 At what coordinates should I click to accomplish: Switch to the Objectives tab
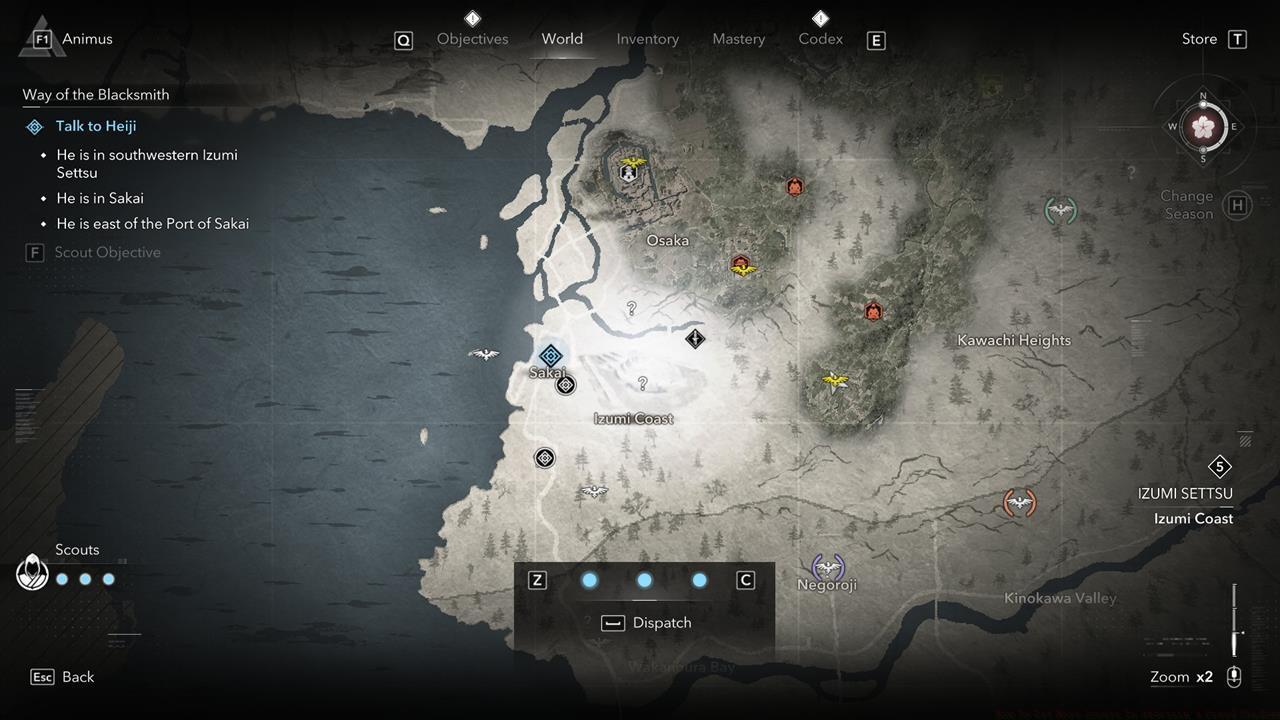[472, 39]
